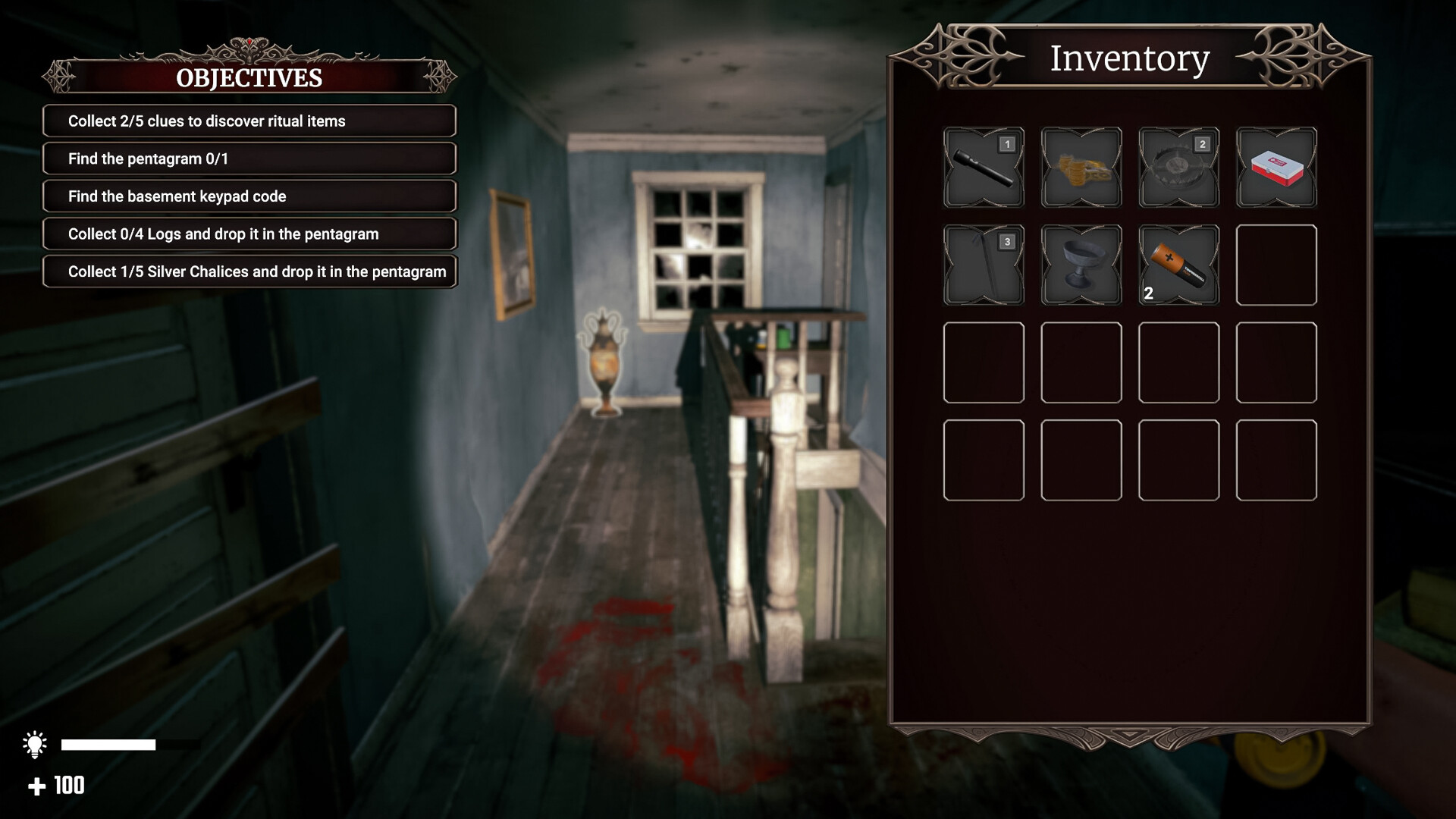
Task: Select the battery stack showing quantity 2
Action: click(x=1178, y=265)
